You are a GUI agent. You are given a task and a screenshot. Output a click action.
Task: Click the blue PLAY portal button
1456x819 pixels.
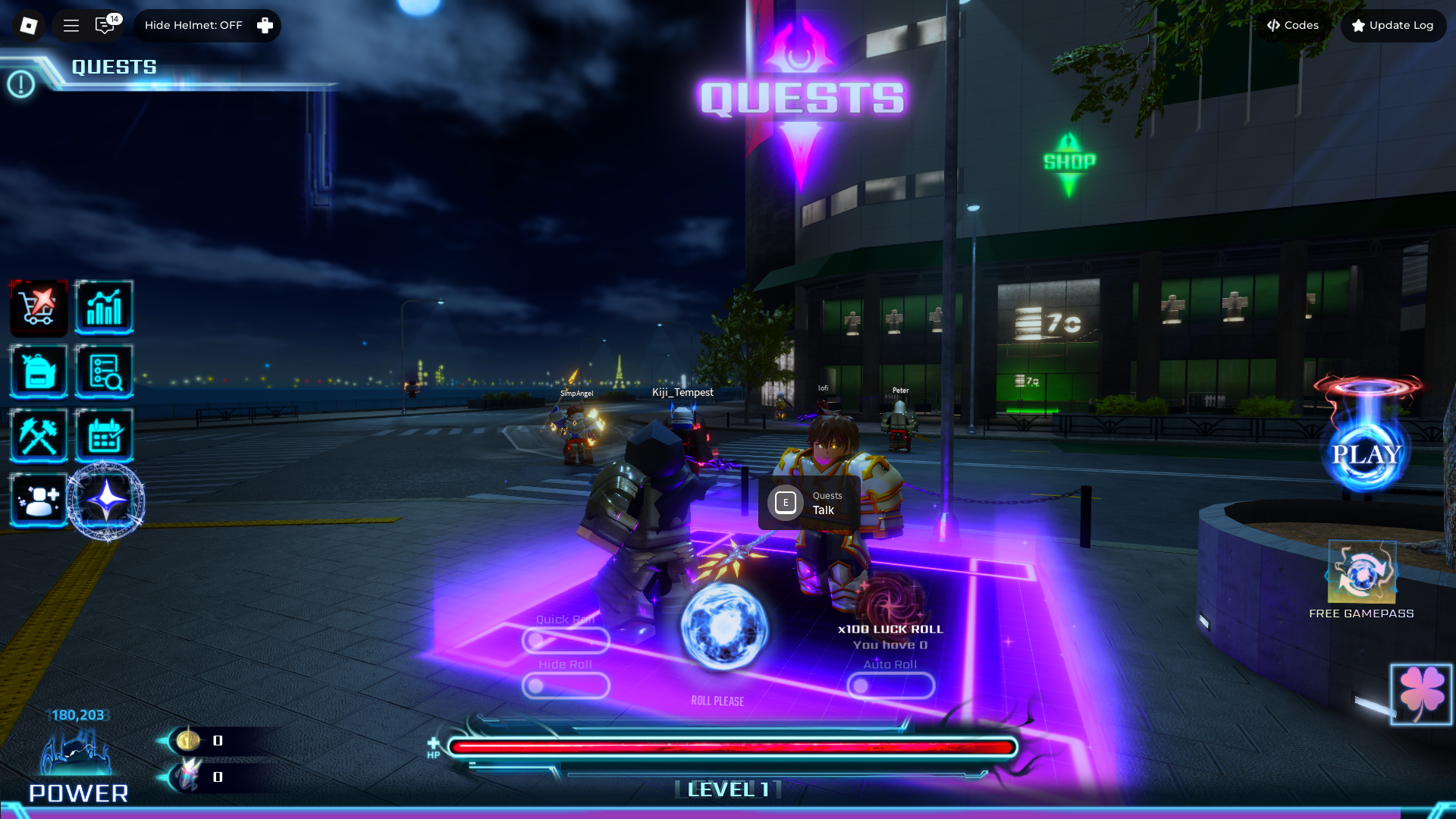point(1367,454)
